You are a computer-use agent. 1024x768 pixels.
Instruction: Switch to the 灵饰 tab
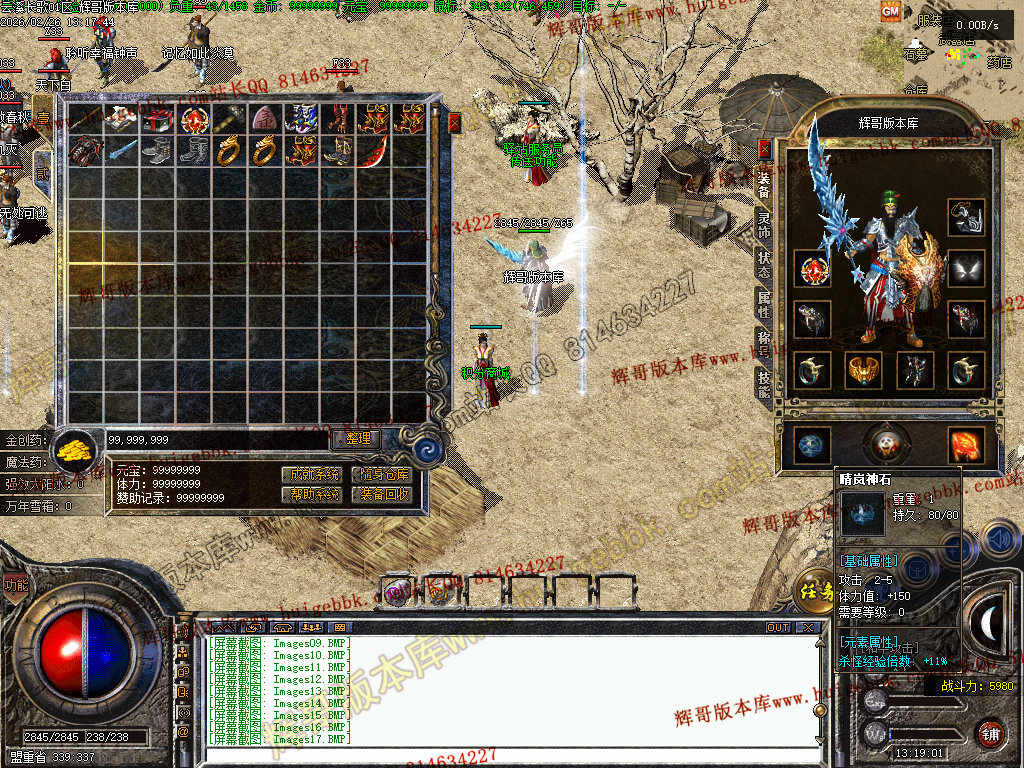765,227
